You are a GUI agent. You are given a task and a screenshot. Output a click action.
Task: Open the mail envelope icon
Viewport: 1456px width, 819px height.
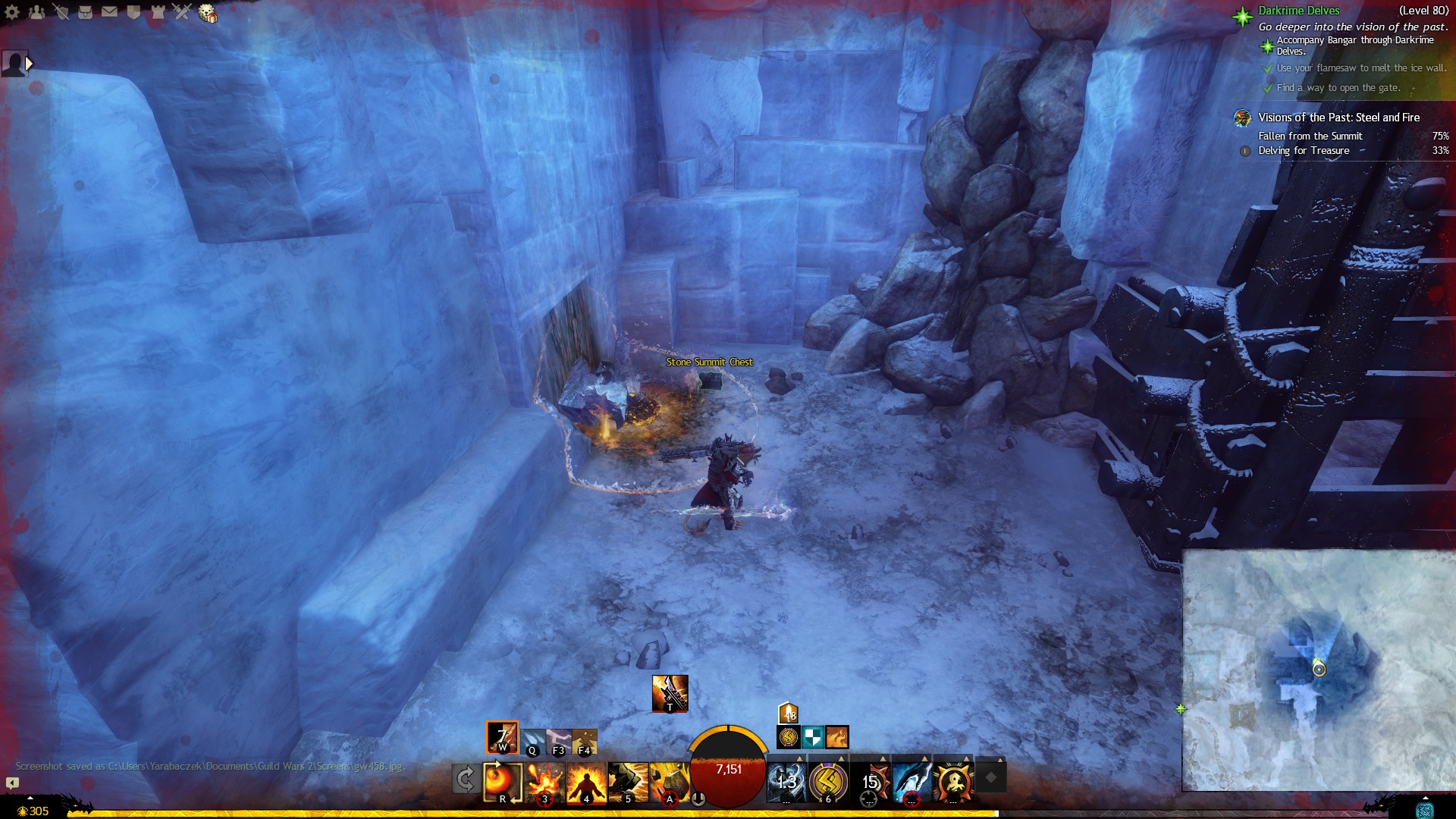click(109, 12)
